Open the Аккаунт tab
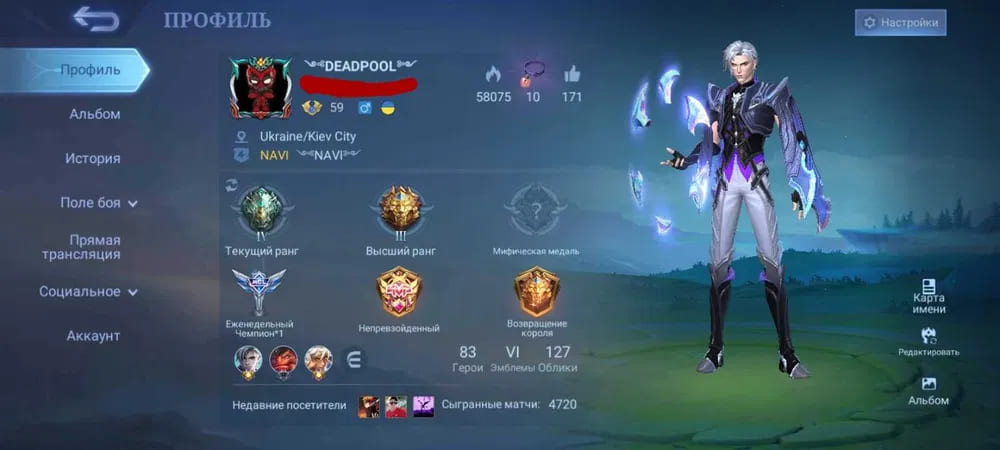 (93, 336)
